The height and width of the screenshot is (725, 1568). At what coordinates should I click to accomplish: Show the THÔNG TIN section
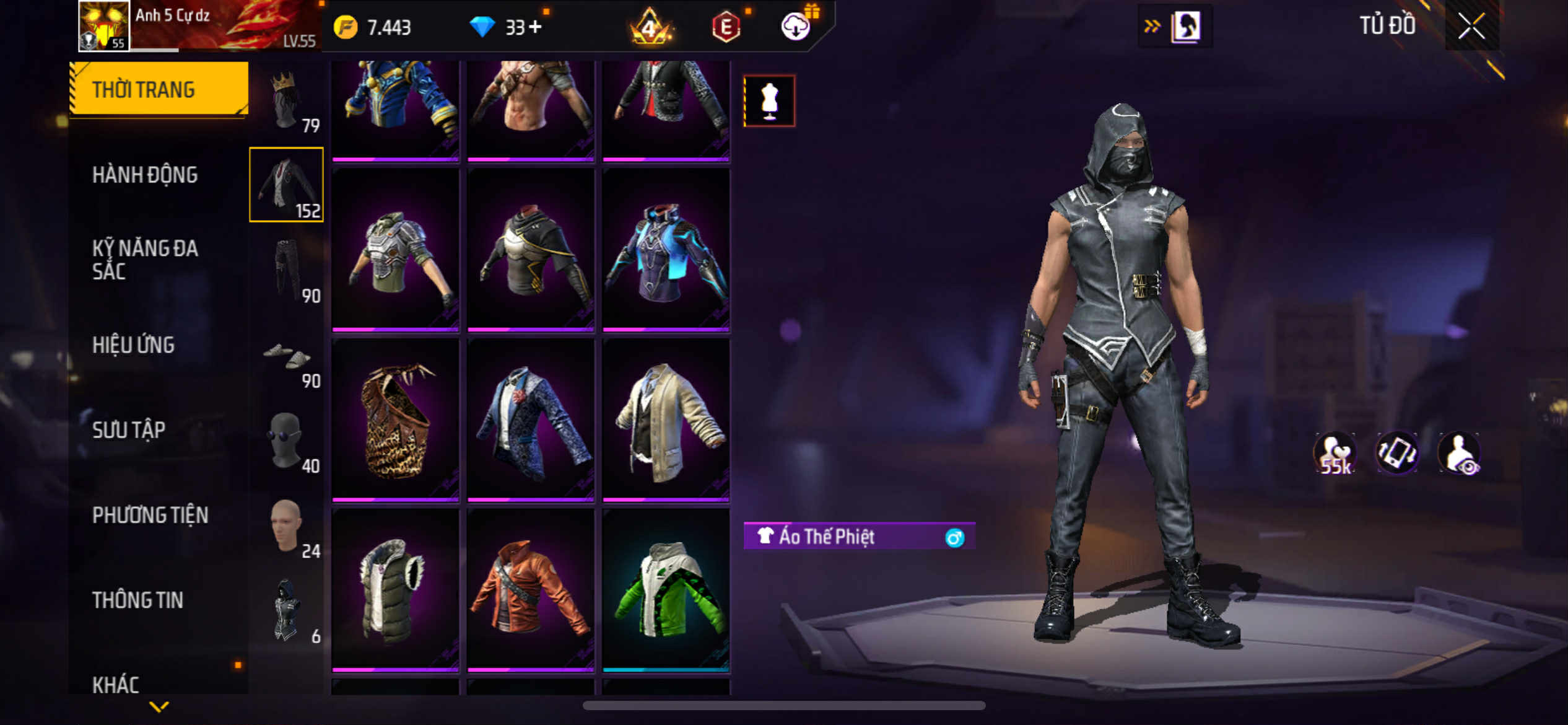click(137, 600)
